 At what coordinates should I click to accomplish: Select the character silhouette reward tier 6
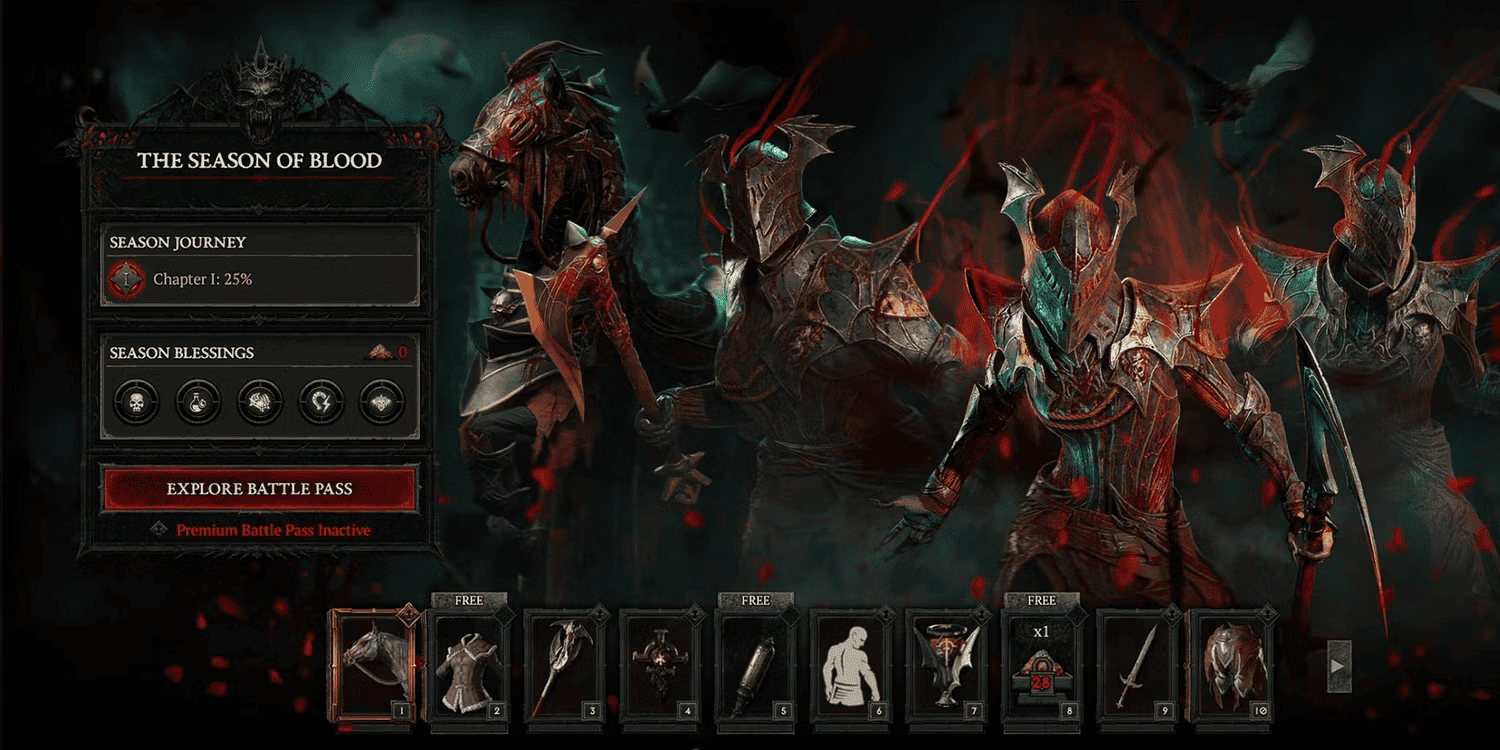851,664
